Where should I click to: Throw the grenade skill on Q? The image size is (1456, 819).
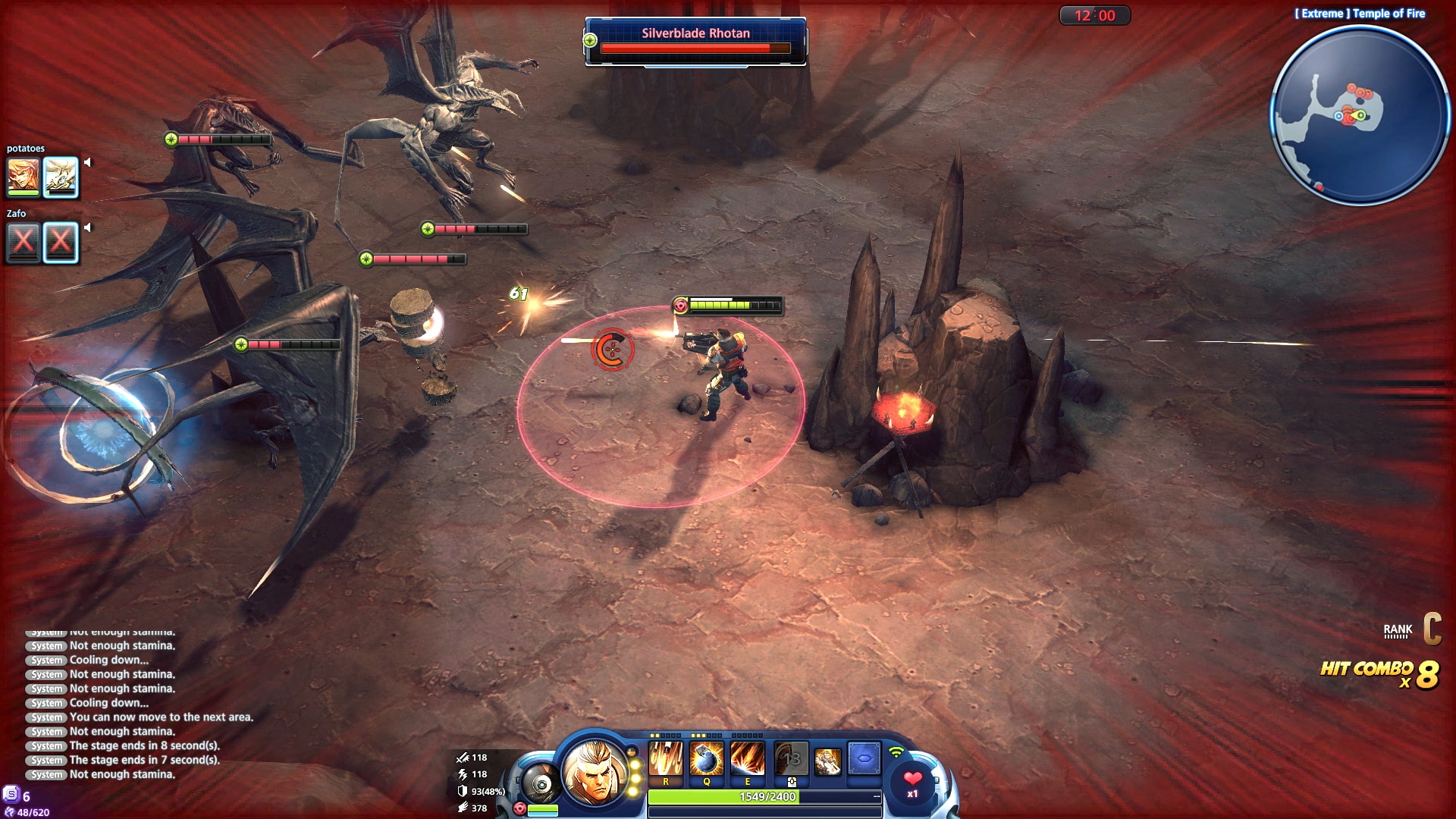click(707, 758)
